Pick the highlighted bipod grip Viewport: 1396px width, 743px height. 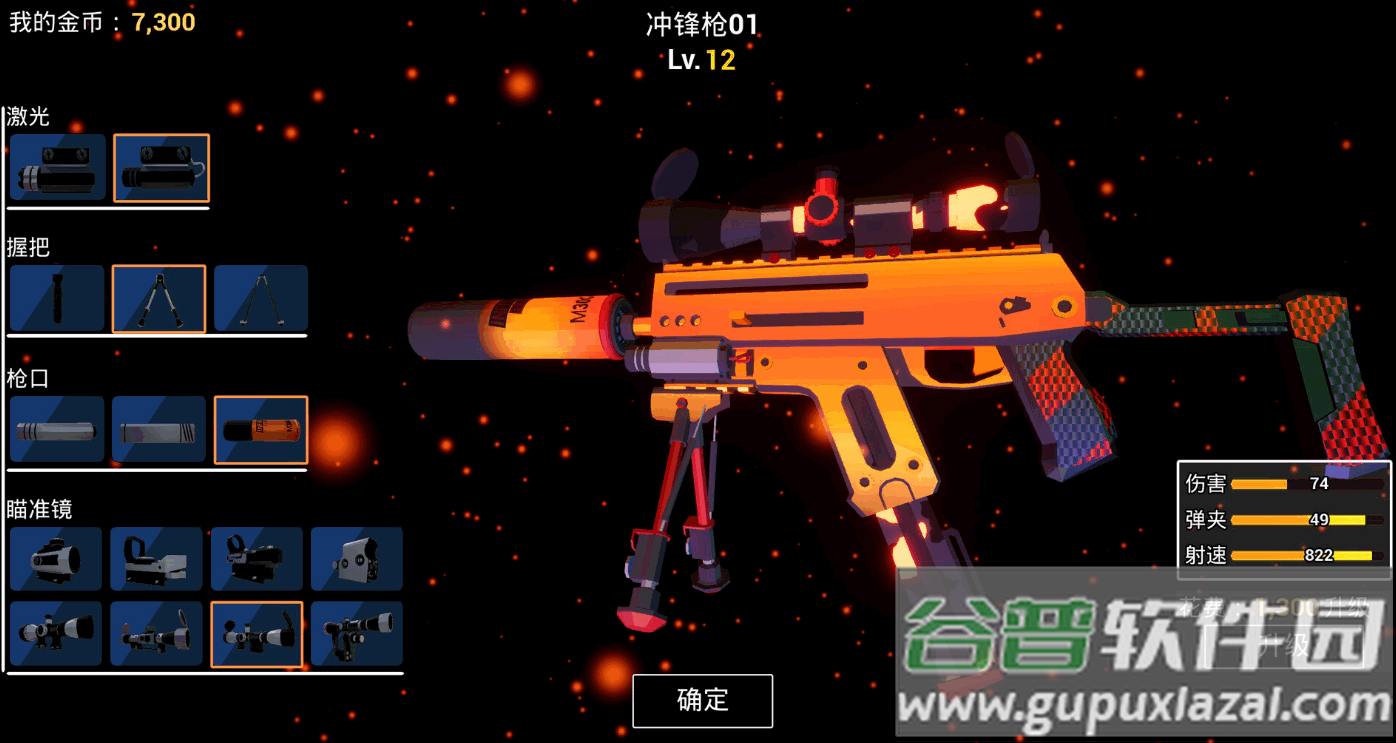point(159,299)
